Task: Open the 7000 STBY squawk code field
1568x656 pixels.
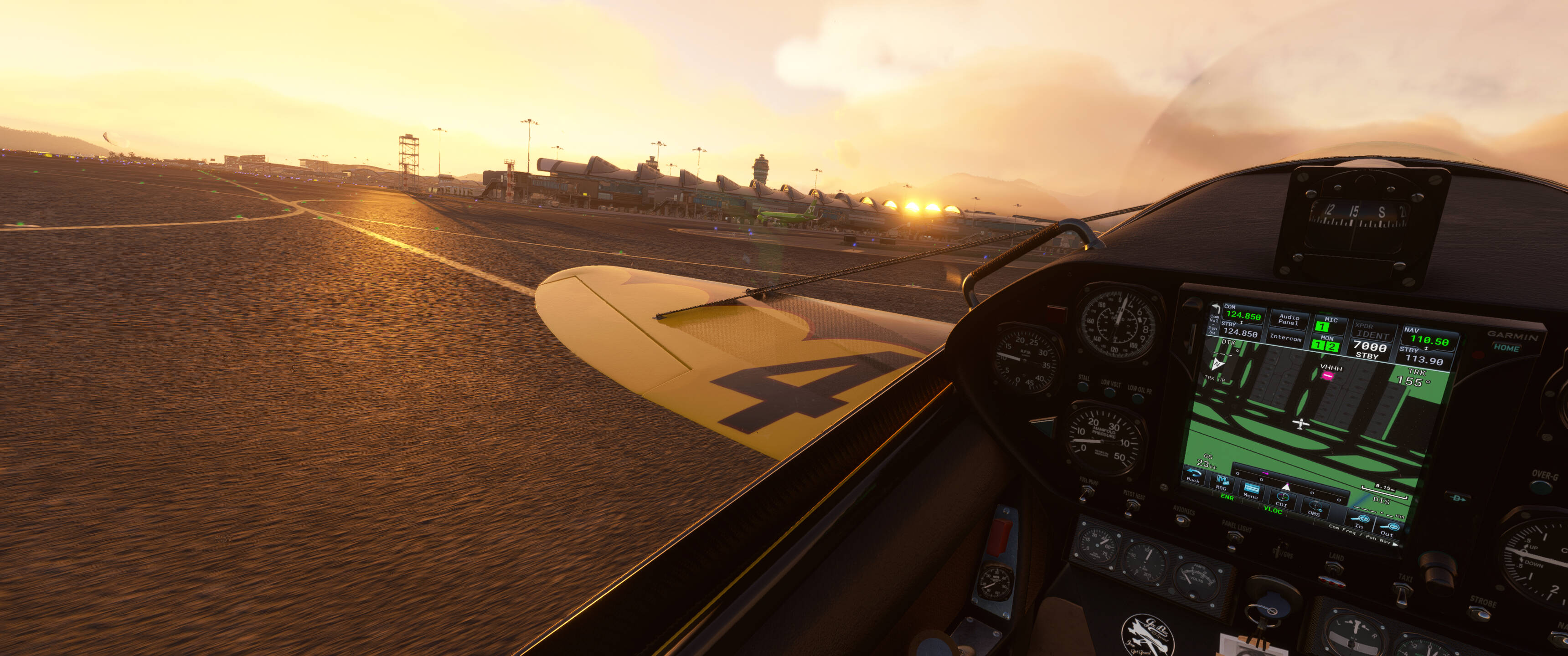Action: [1369, 350]
